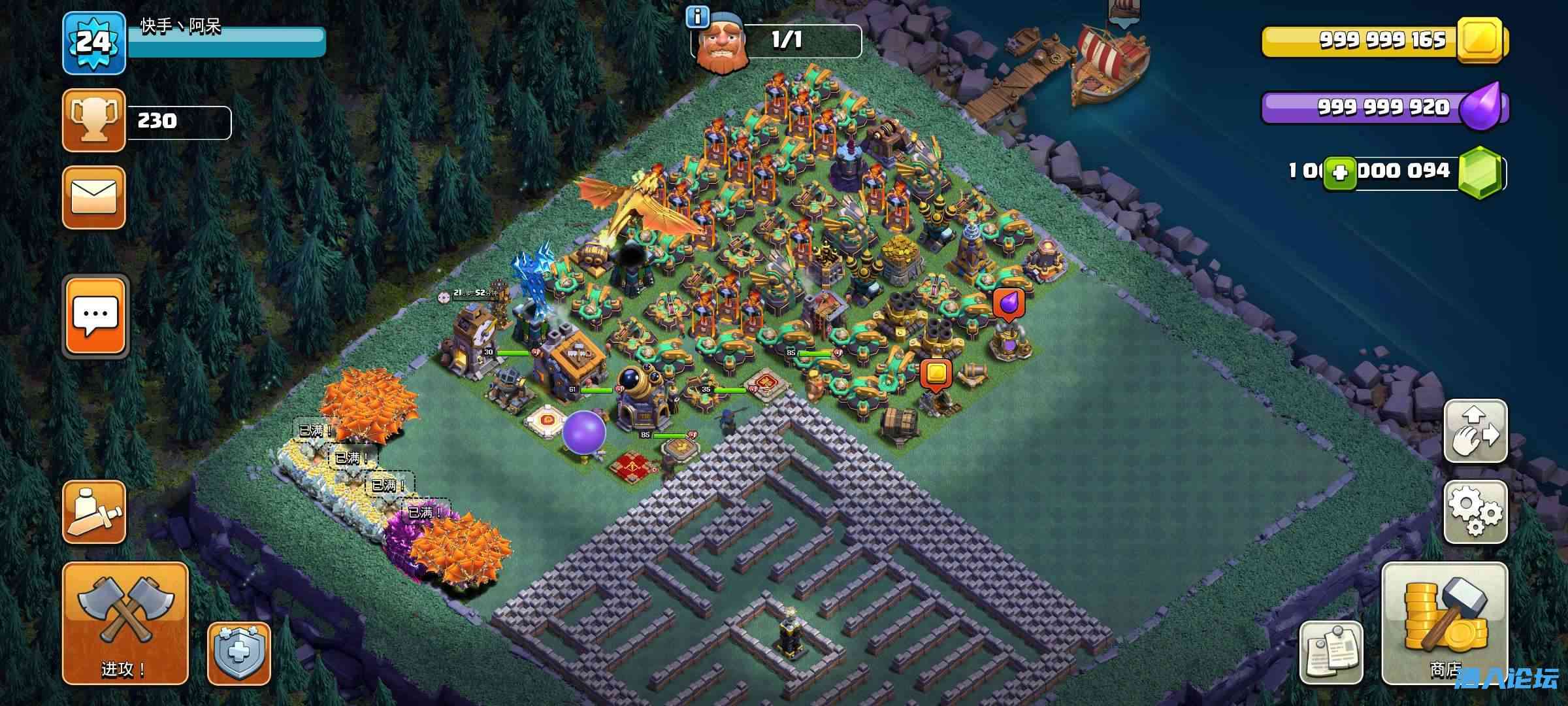Screen dimensions: 1568x706
Task: Collect the gold coin bubble
Action: click(936, 374)
